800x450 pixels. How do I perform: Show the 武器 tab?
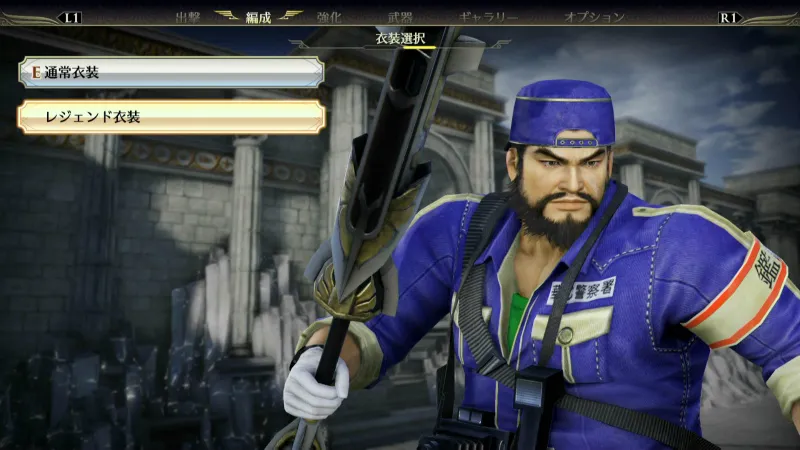[400, 17]
